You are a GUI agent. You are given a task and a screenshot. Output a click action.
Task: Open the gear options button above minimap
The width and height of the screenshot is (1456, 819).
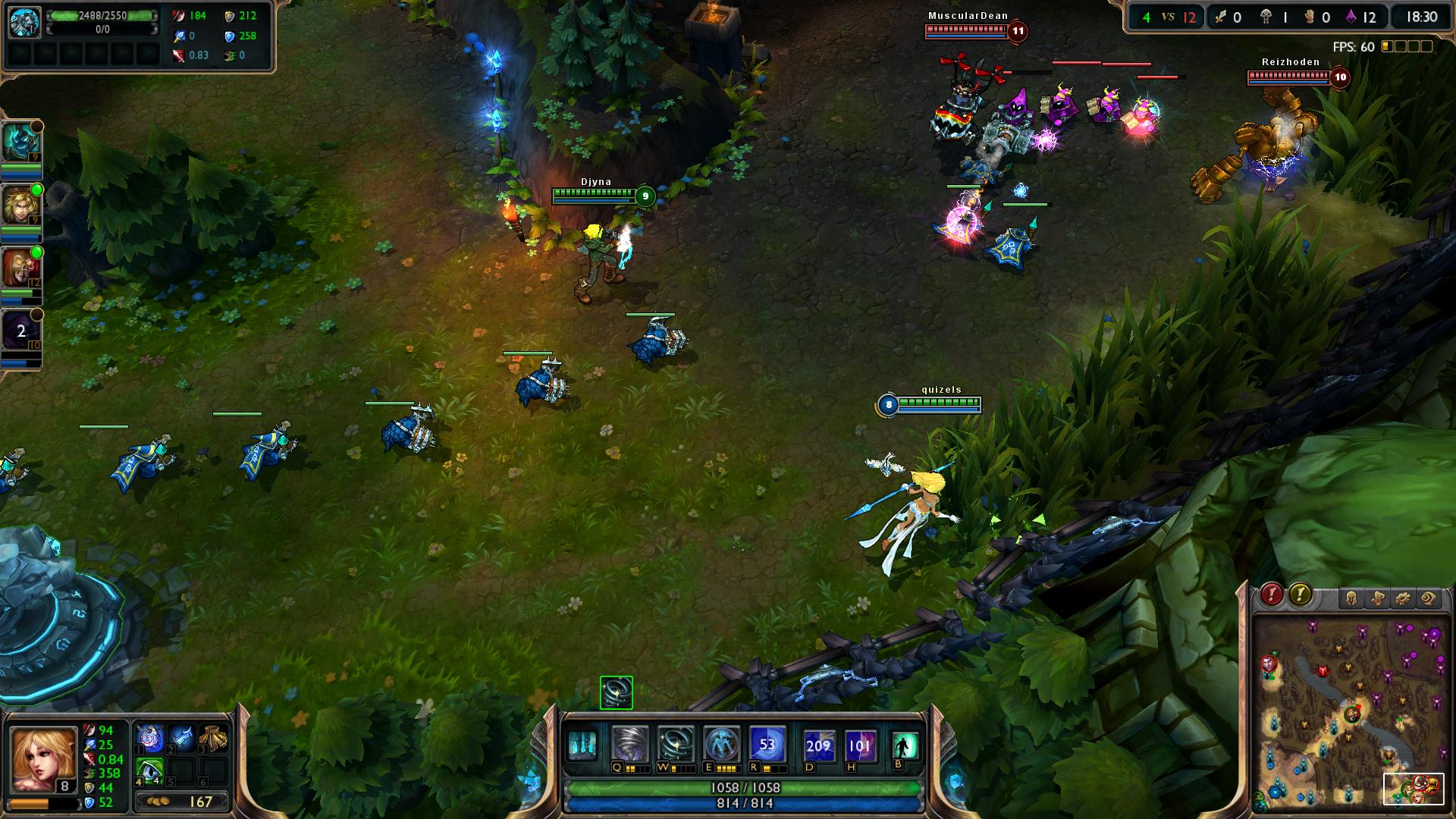point(1402,599)
